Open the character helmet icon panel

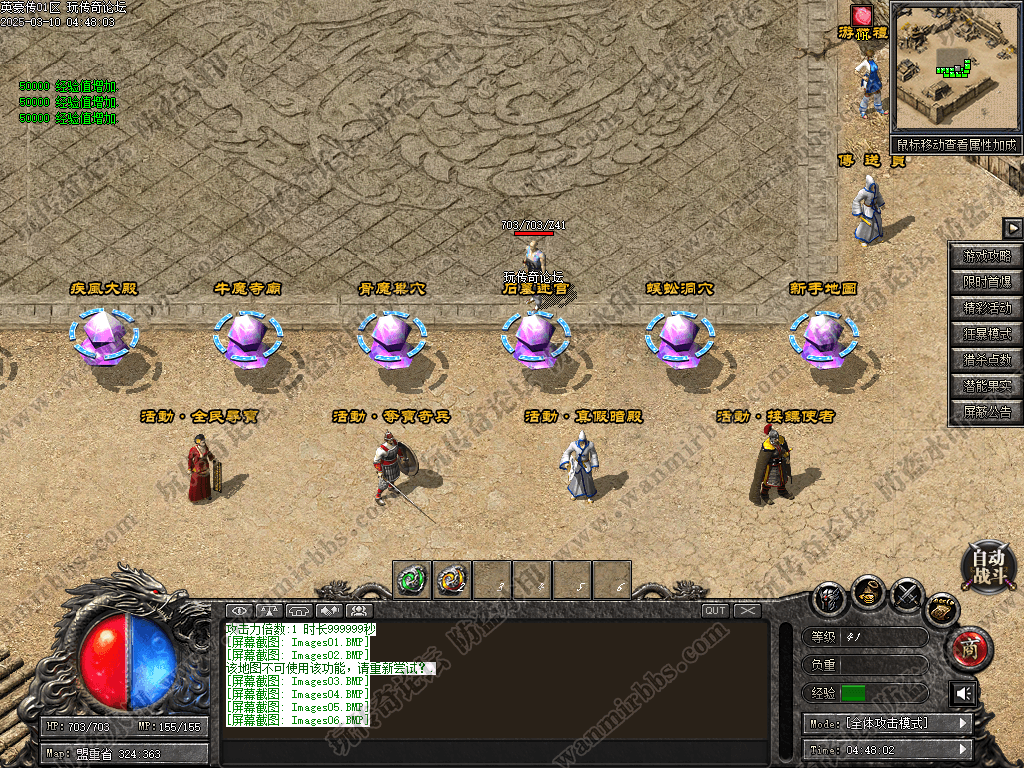[x=829, y=598]
